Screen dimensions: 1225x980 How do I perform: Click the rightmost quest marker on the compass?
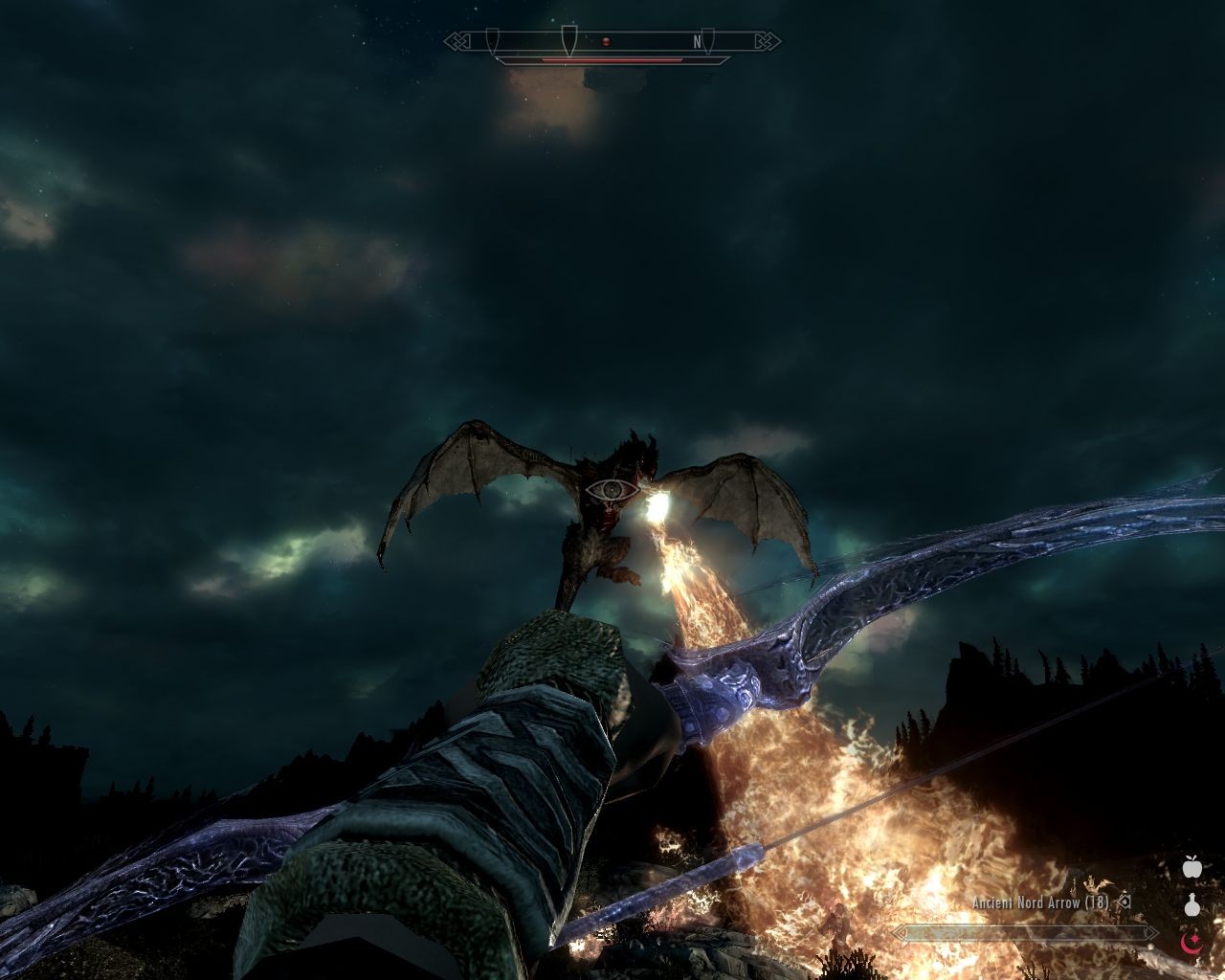708,38
